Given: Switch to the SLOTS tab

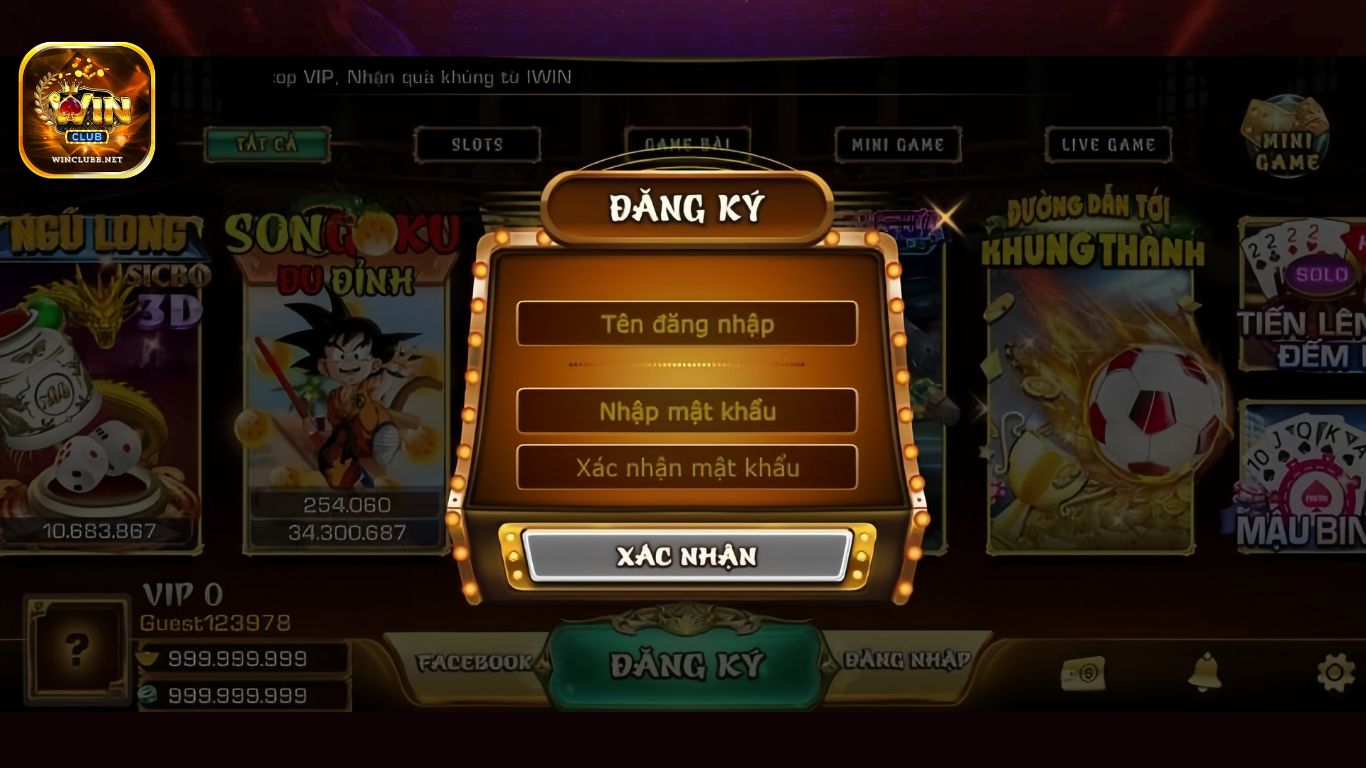Looking at the screenshot, I should (x=477, y=144).
